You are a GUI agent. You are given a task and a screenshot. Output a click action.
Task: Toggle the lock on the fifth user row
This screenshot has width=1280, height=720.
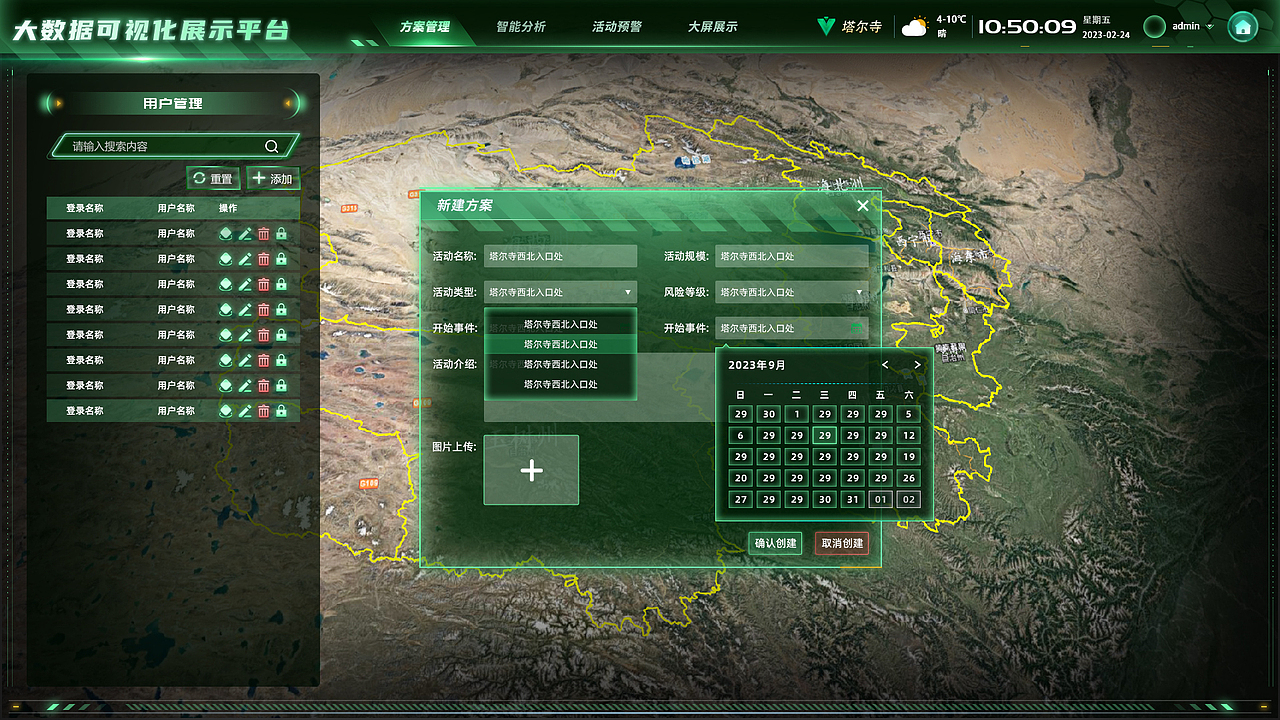pos(280,334)
